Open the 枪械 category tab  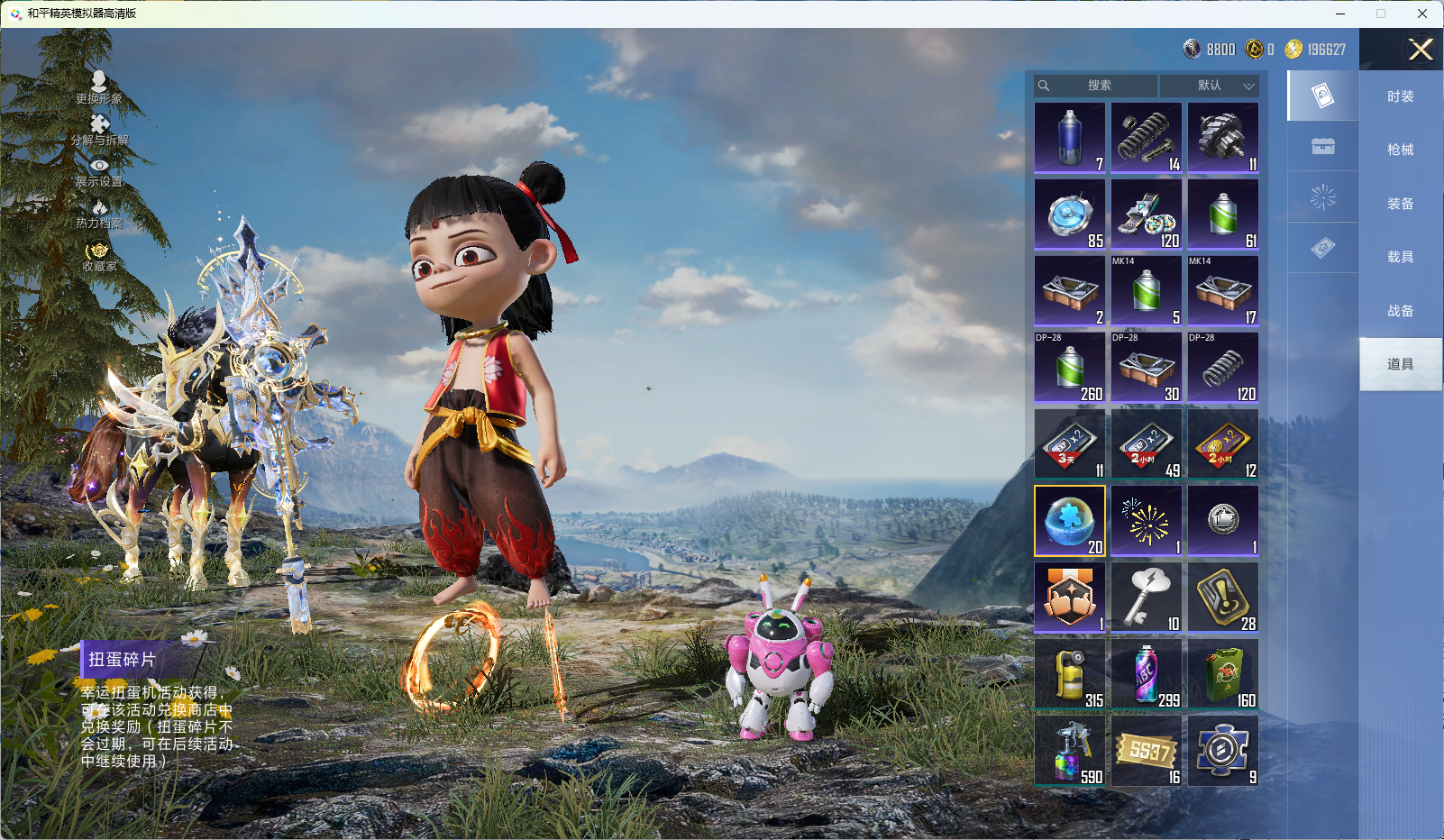point(1400,150)
